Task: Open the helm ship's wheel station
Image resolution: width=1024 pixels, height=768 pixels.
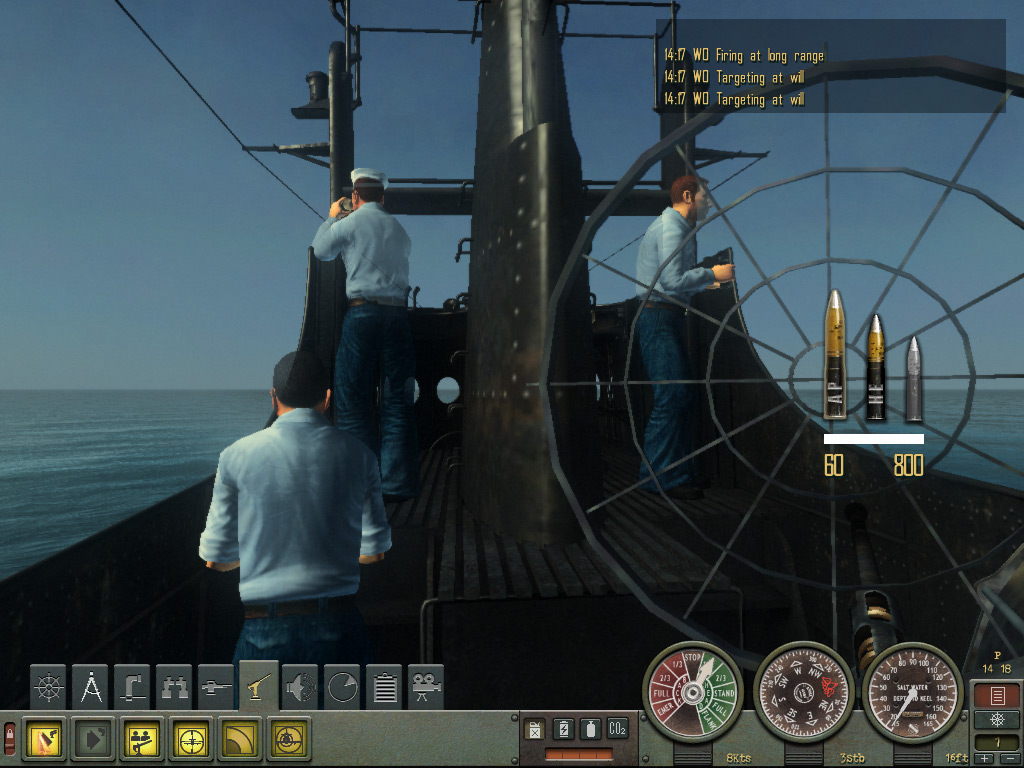Action: pos(49,687)
